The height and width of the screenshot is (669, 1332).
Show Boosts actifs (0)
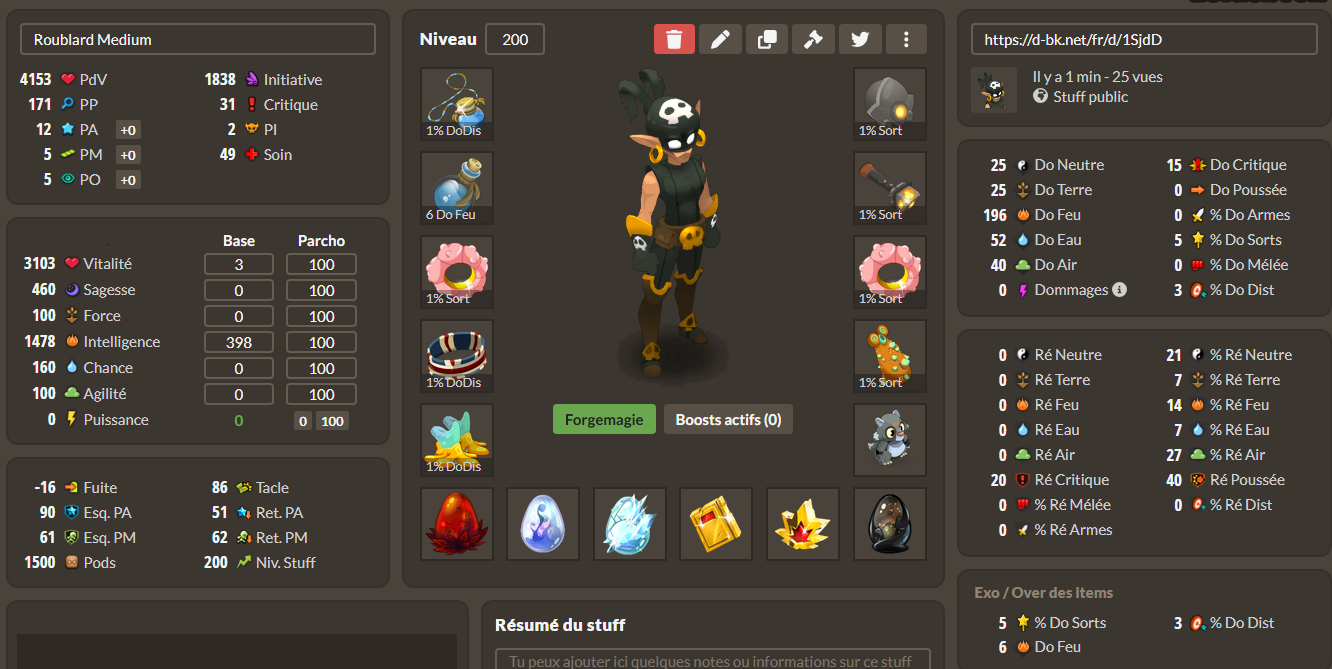(x=728, y=419)
